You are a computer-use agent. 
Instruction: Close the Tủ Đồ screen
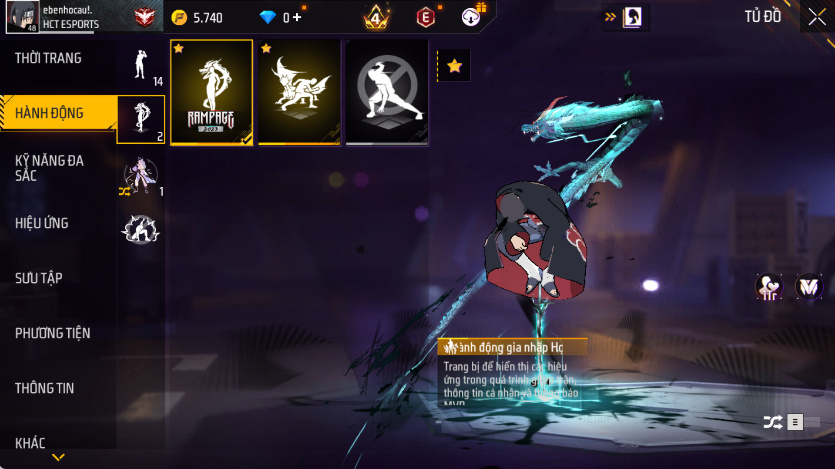point(815,16)
